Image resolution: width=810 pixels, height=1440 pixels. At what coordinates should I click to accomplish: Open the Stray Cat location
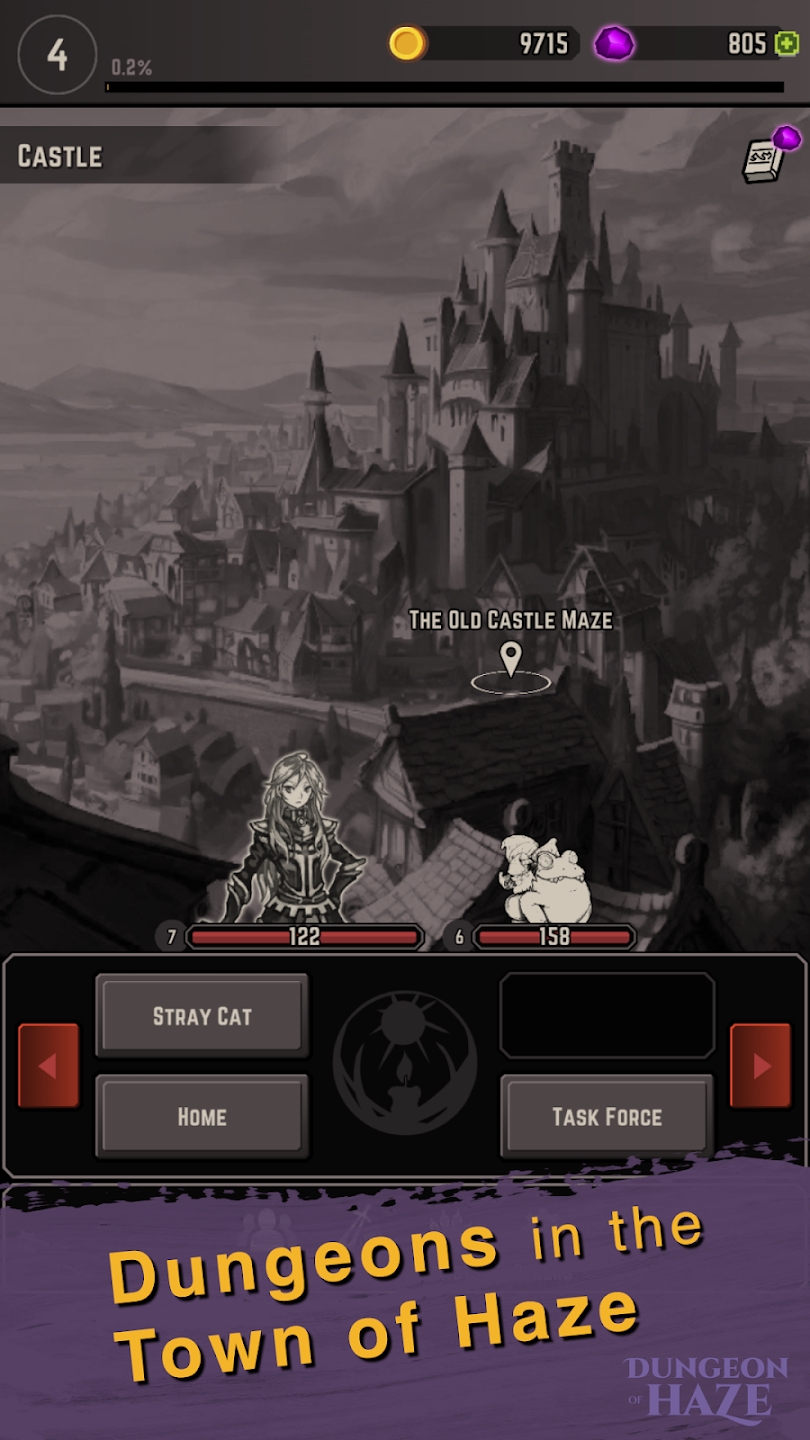point(201,1016)
